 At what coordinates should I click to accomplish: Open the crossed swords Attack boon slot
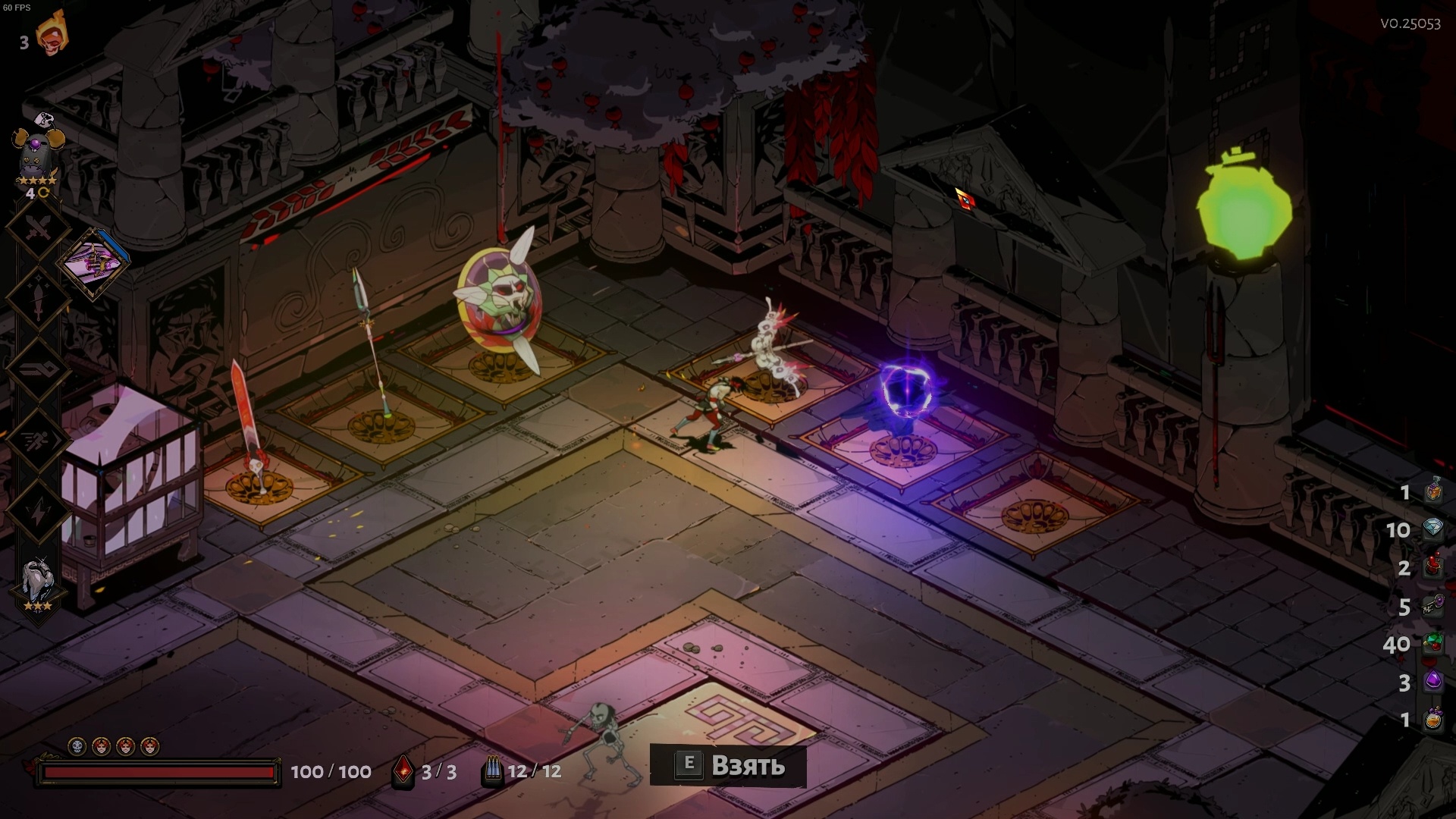[38, 226]
